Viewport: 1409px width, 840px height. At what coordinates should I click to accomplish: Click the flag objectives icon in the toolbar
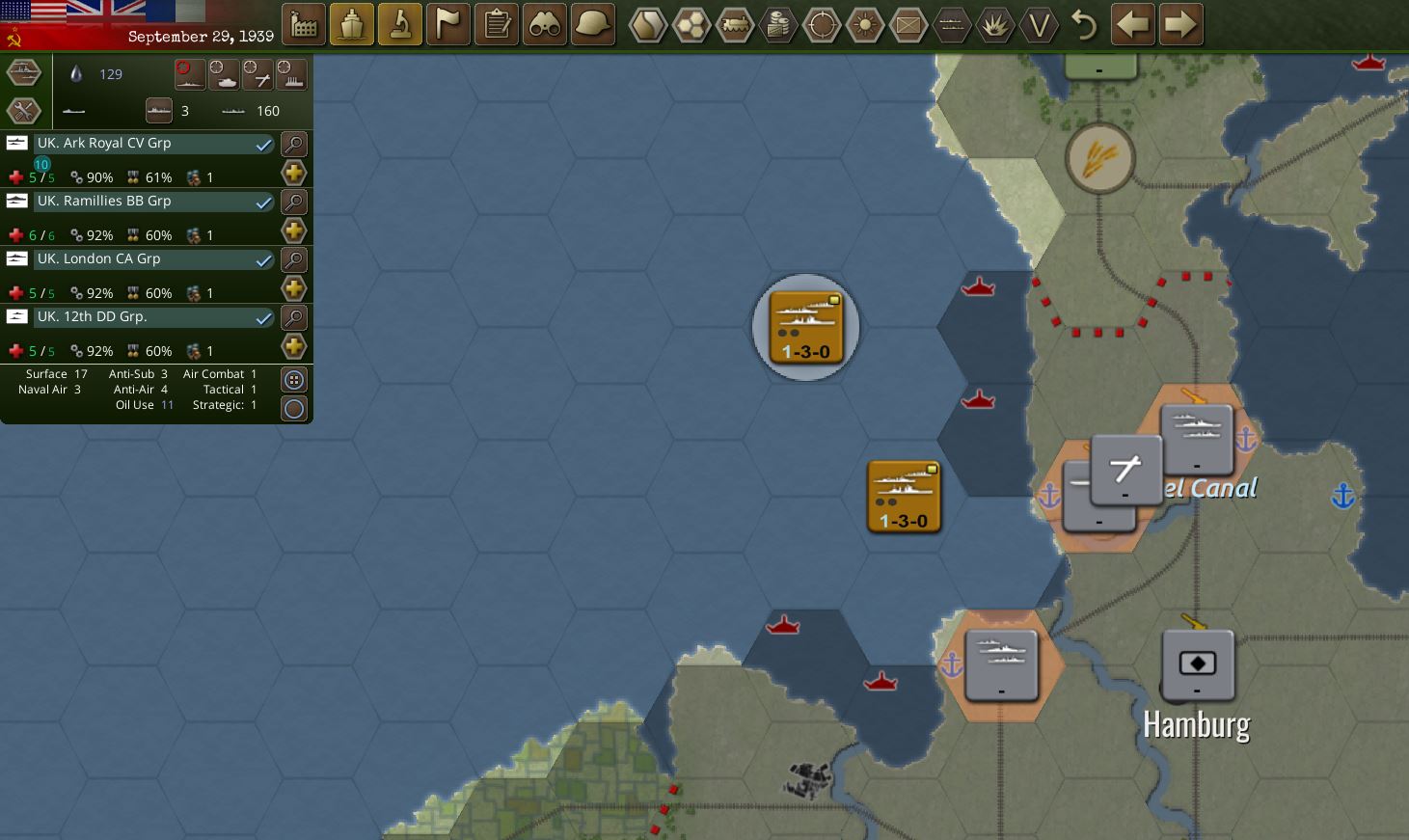(x=447, y=24)
